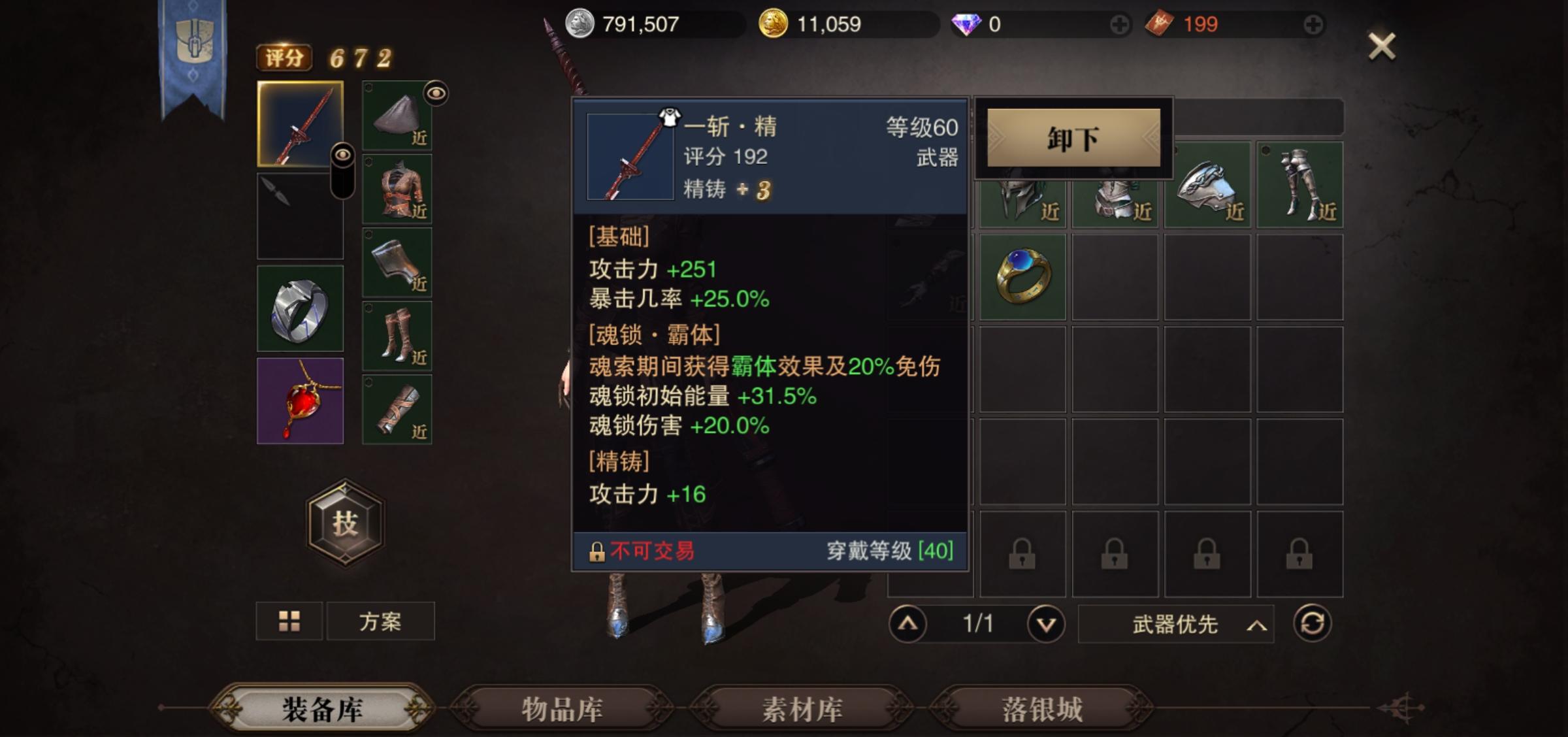Select the silver ring equipment slot
Screen dimensions: 1568x737
[x=299, y=307]
